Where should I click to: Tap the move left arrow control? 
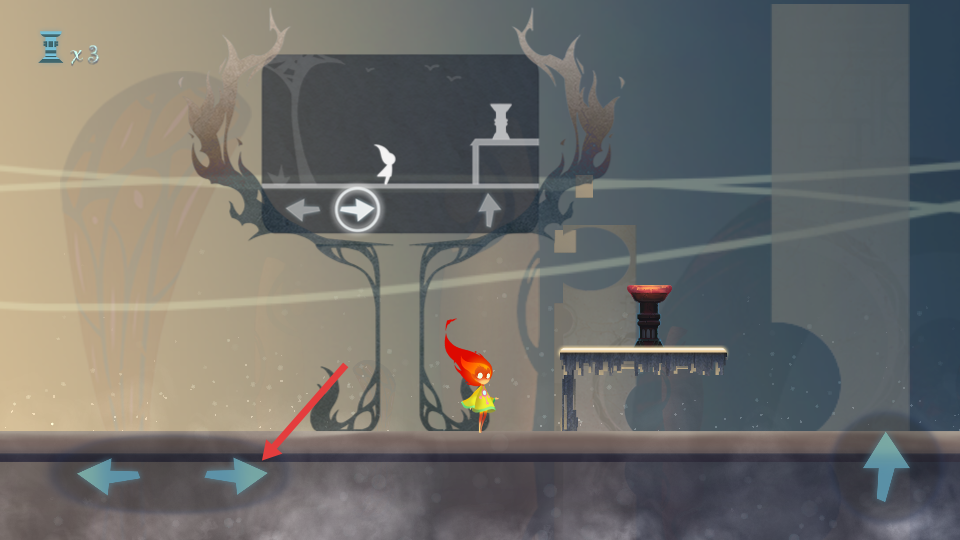click(x=108, y=475)
